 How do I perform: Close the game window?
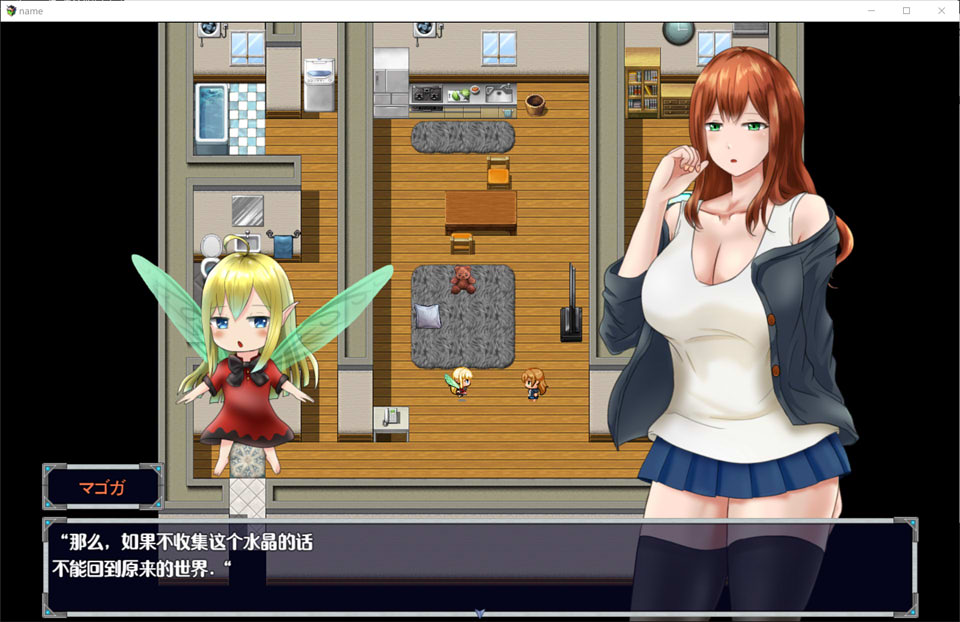939,10
